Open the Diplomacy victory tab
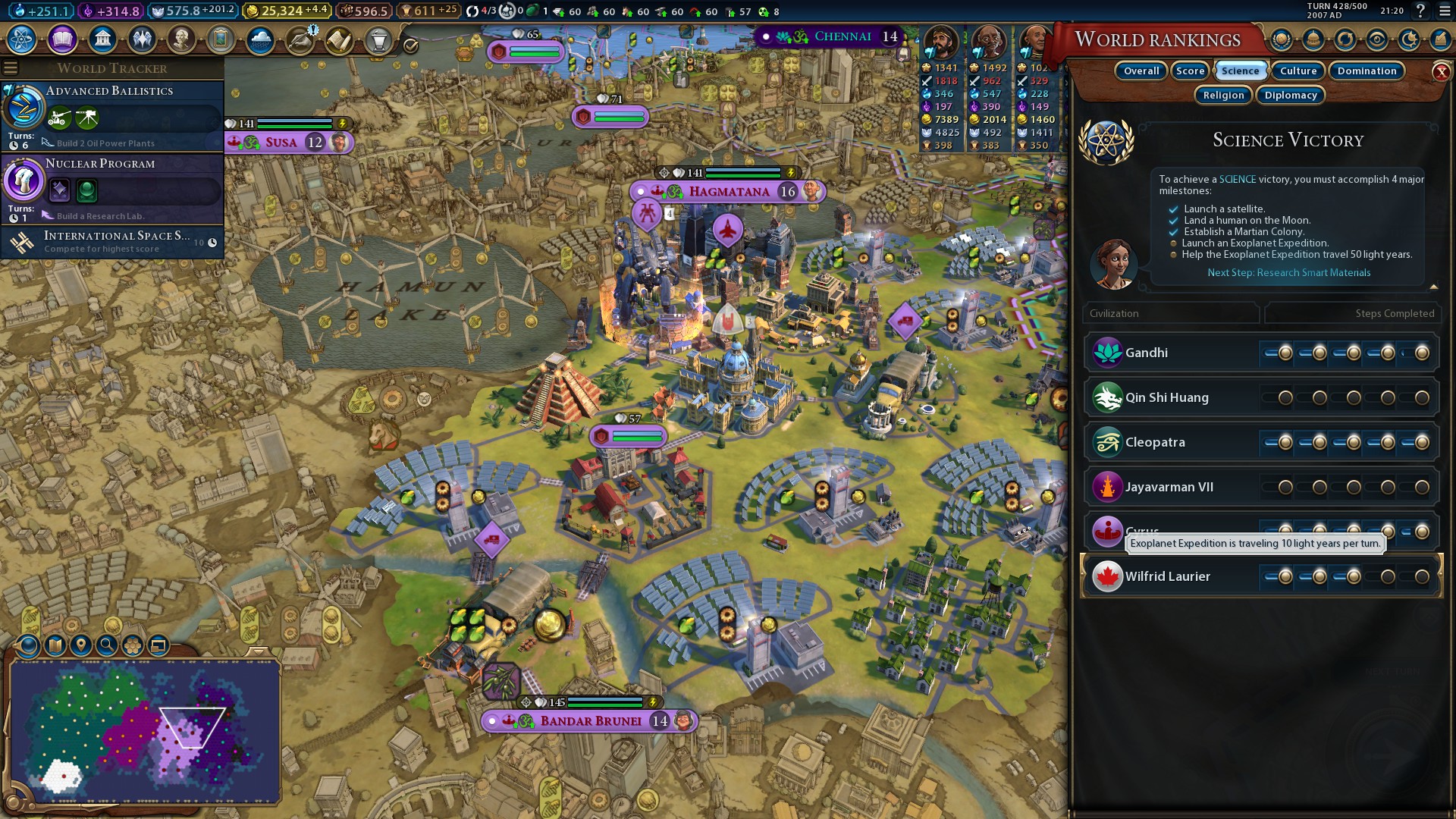1456x819 pixels. [x=1290, y=95]
